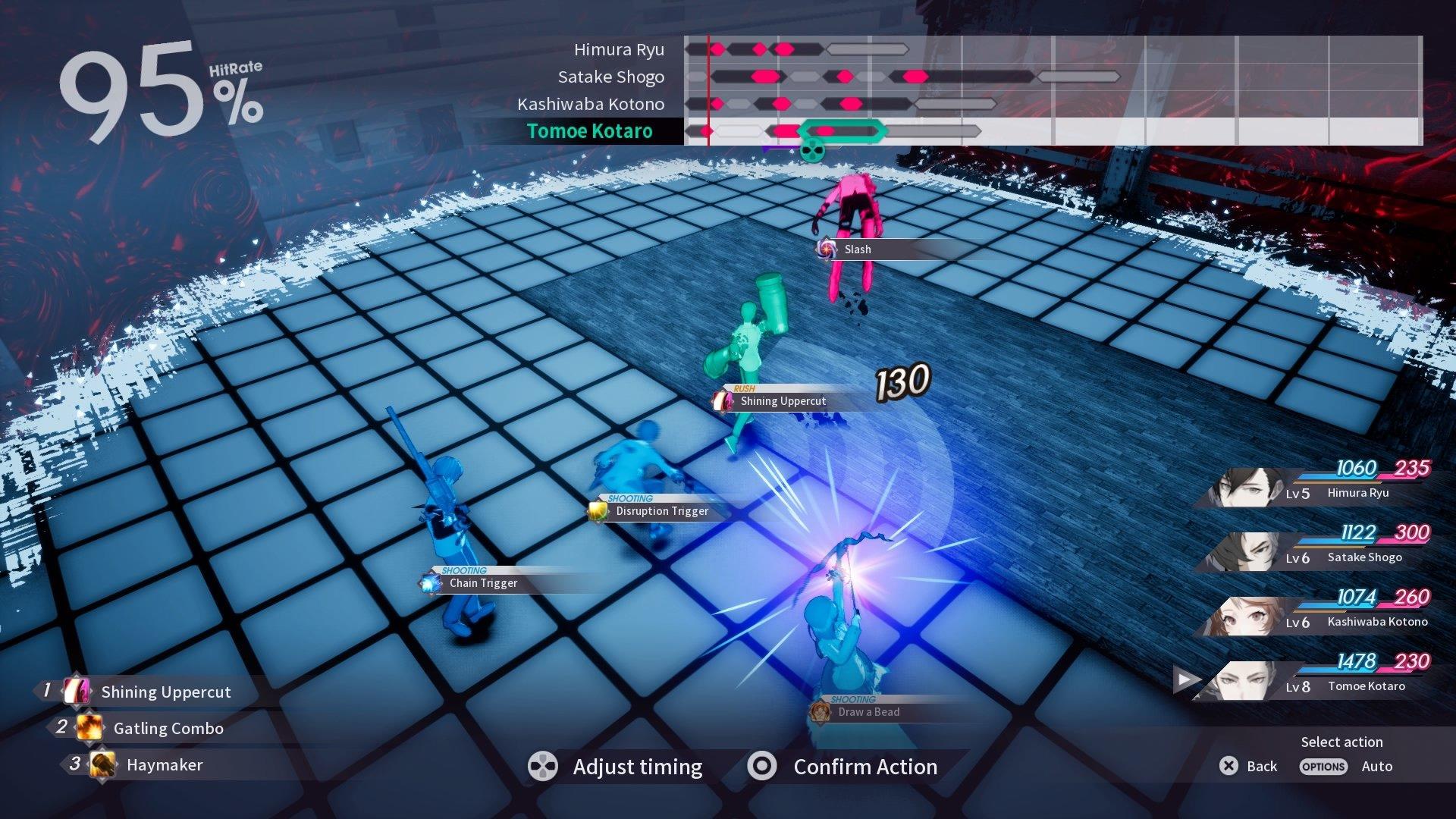Click the active turn arrow beside Tomoe Kotaro

click(x=1185, y=681)
